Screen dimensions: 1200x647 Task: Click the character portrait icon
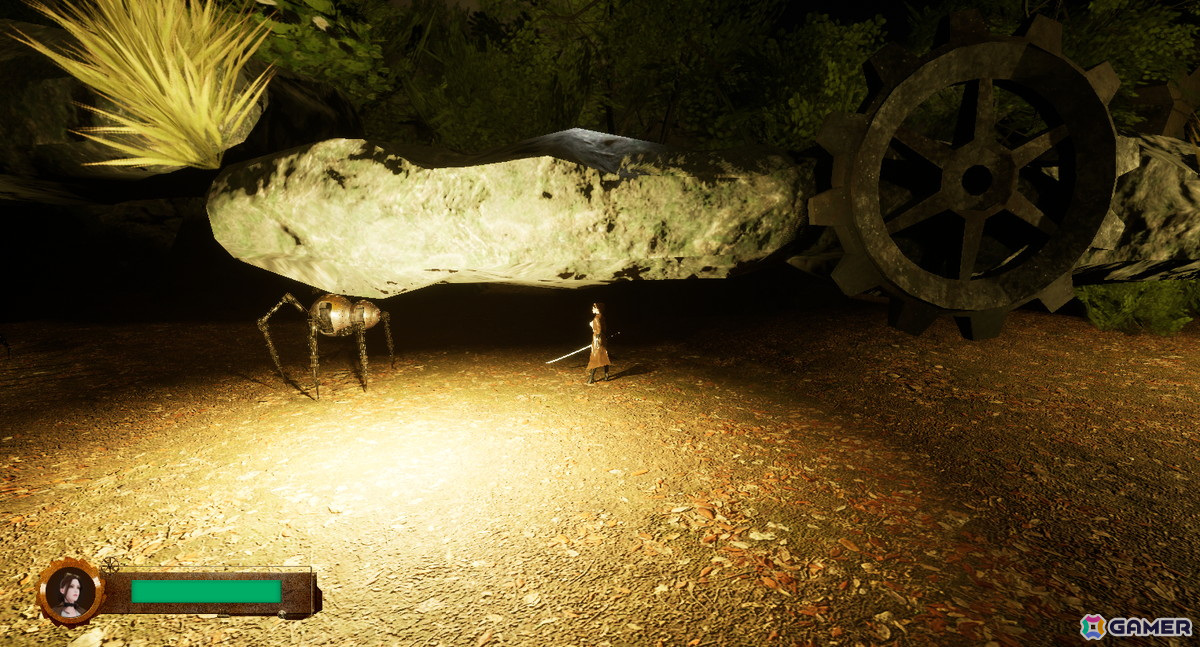coord(70,592)
